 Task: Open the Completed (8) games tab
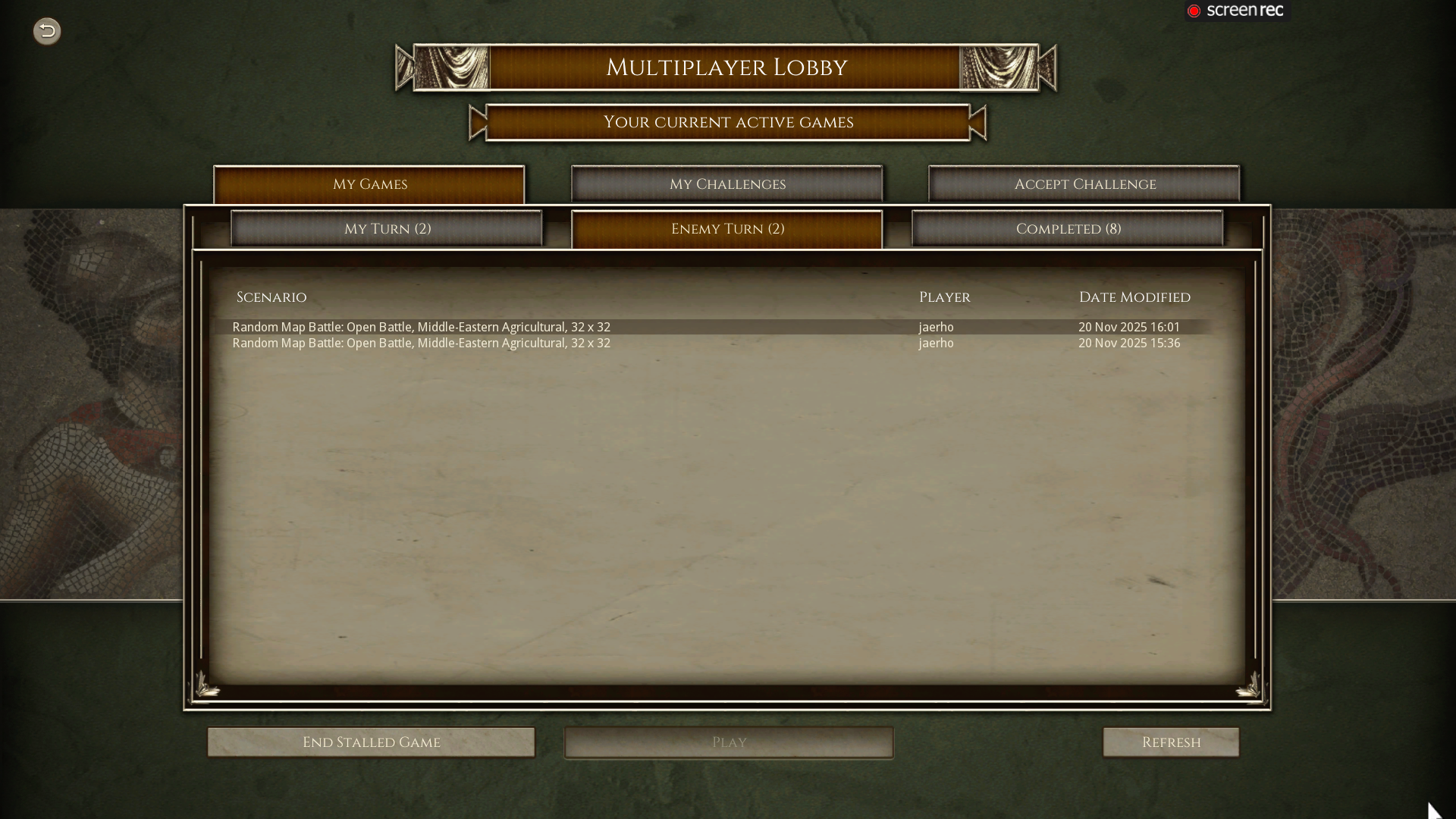point(1068,228)
